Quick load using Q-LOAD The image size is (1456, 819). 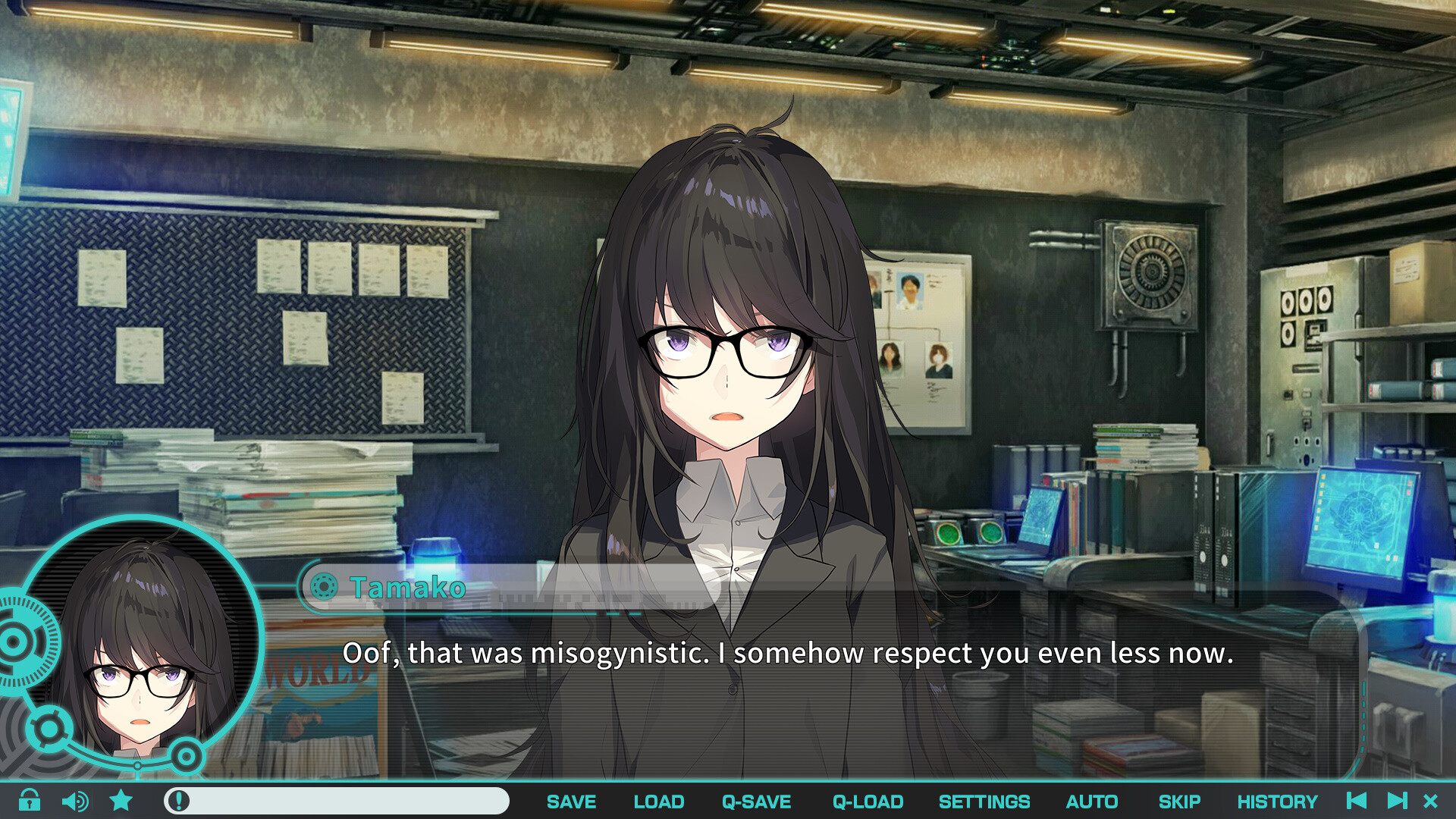click(868, 802)
